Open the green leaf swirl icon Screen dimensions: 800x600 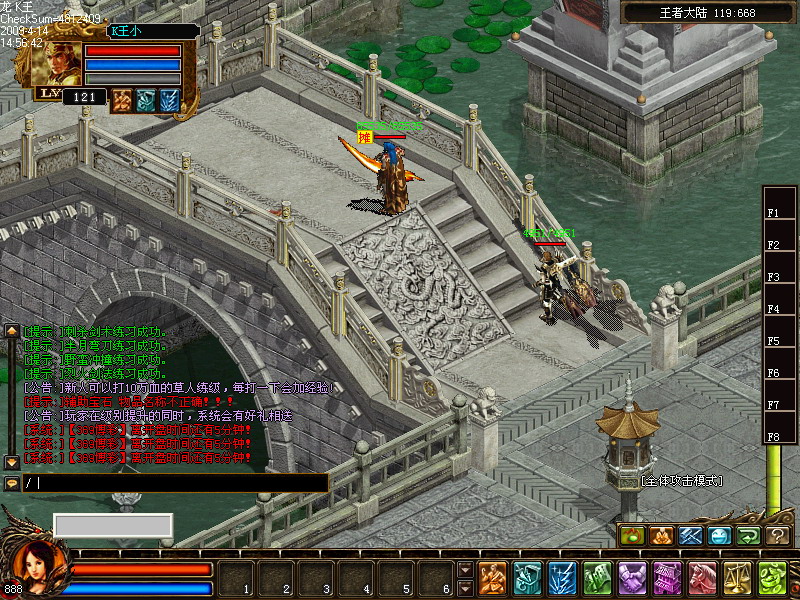click(772, 578)
